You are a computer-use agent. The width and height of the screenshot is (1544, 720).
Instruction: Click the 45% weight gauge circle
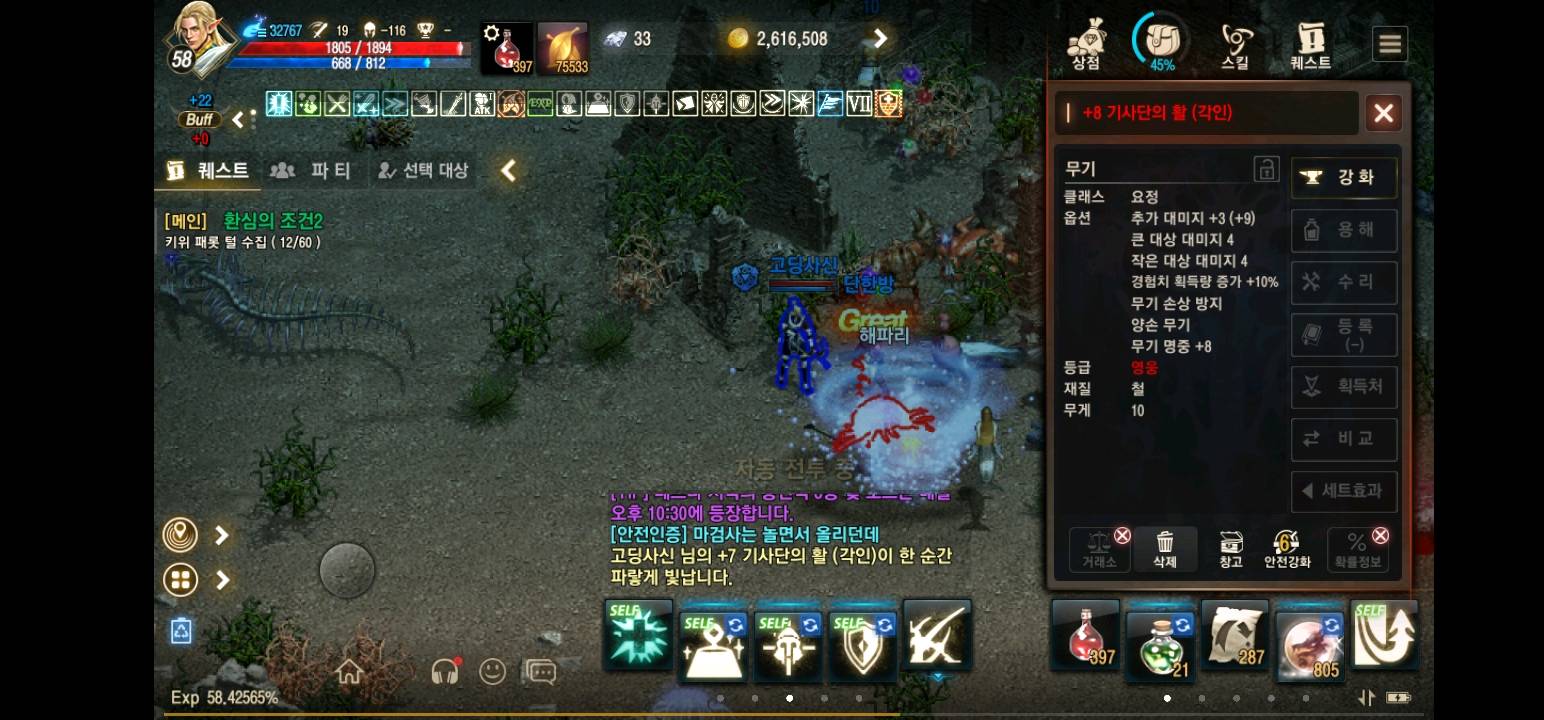[x=1160, y=42]
